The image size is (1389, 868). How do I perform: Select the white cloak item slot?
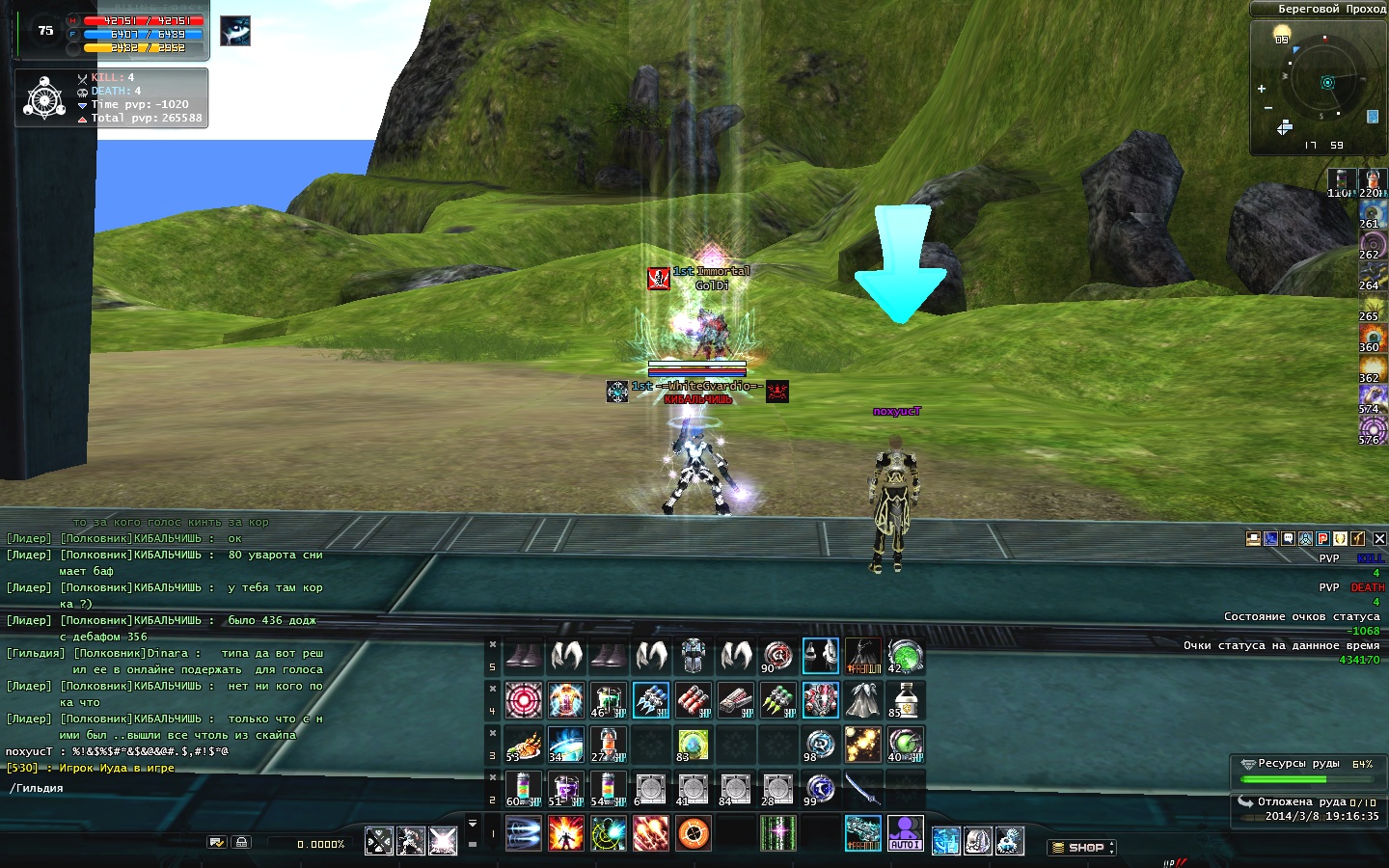(862, 700)
